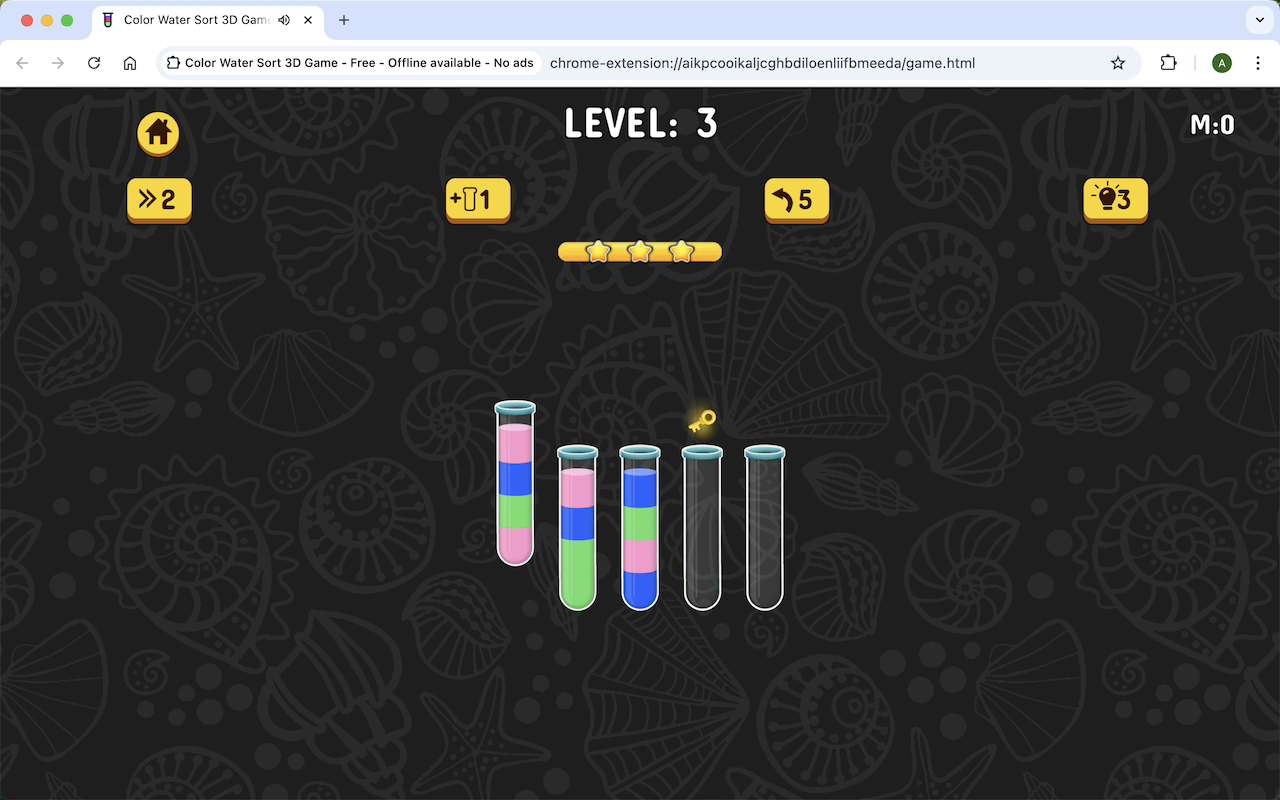
Task: Collect the golden key above the fourth tube
Action: pyautogui.click(x=700, y=421)
